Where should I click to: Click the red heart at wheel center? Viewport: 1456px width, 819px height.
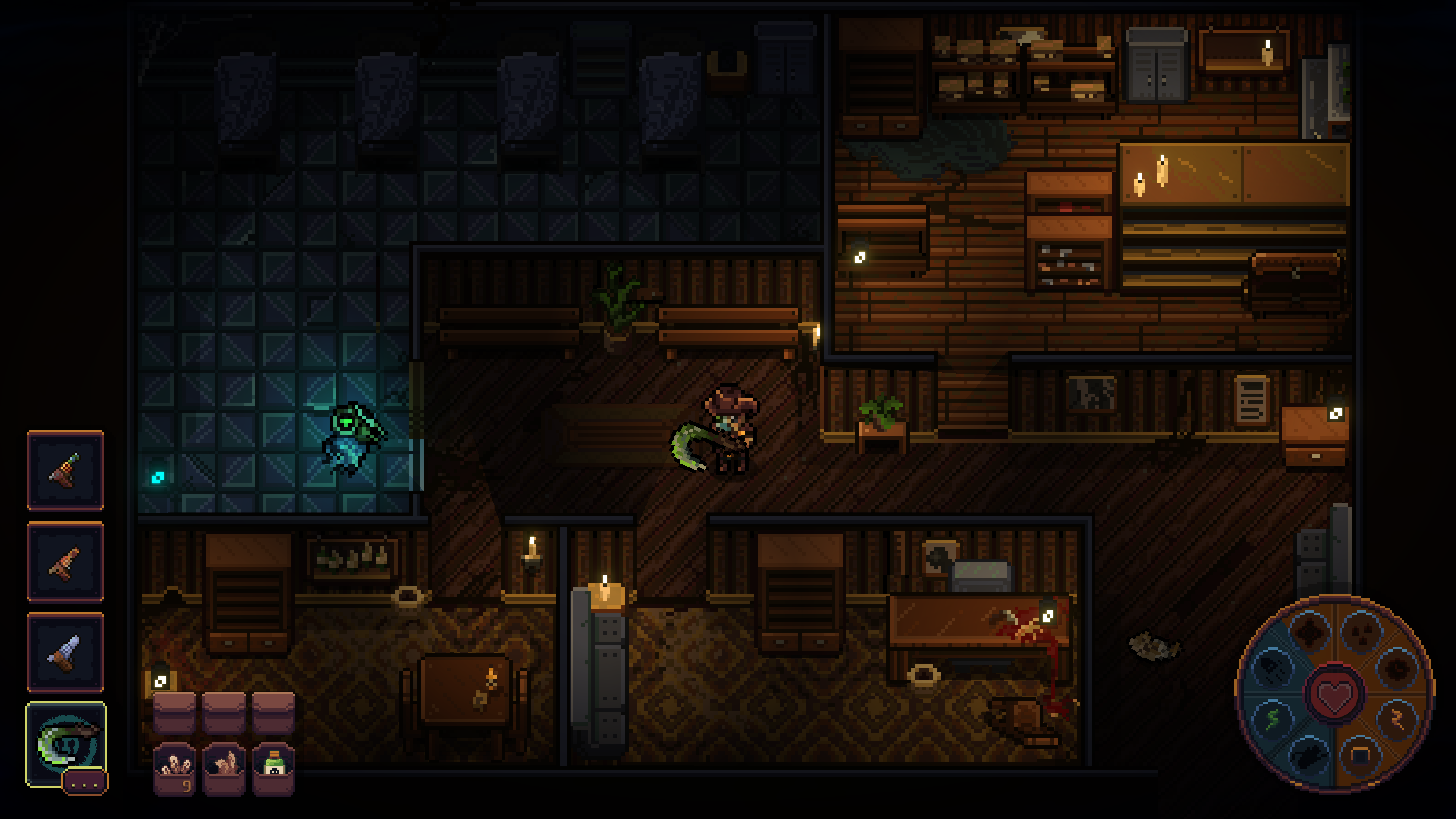click(1334, 694)
